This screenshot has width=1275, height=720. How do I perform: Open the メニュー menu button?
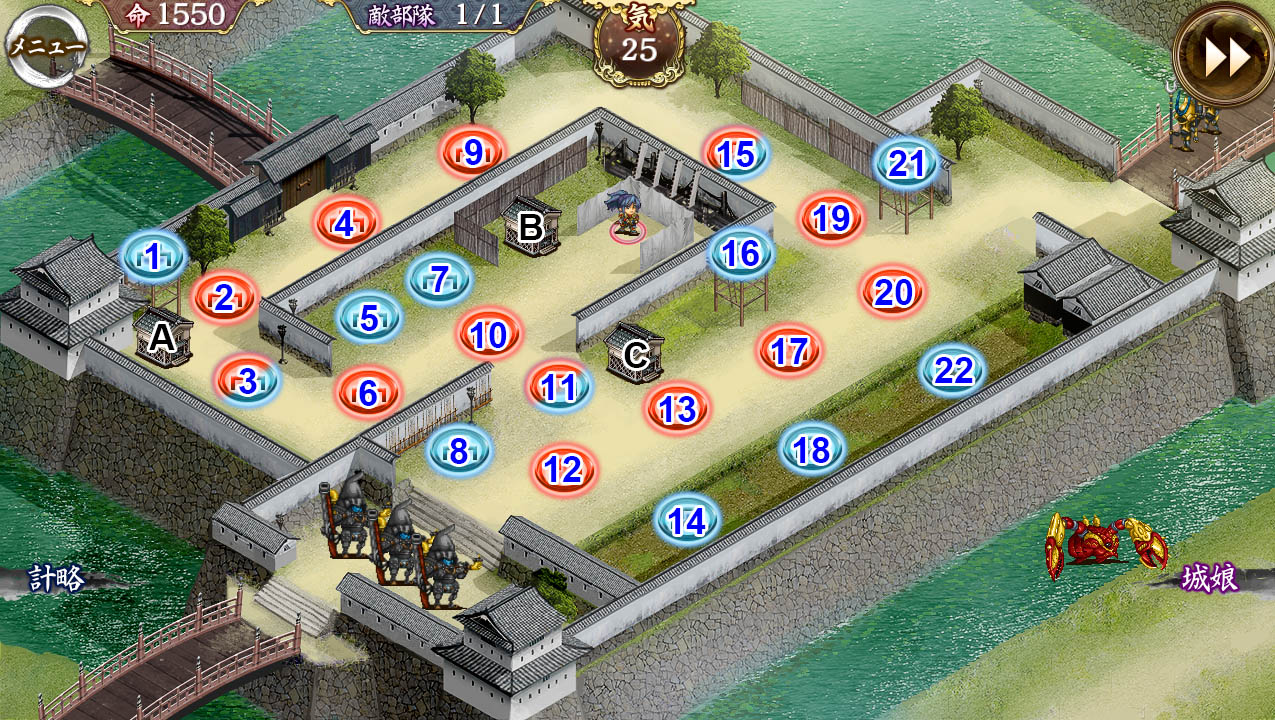click(x=46, y=46)
